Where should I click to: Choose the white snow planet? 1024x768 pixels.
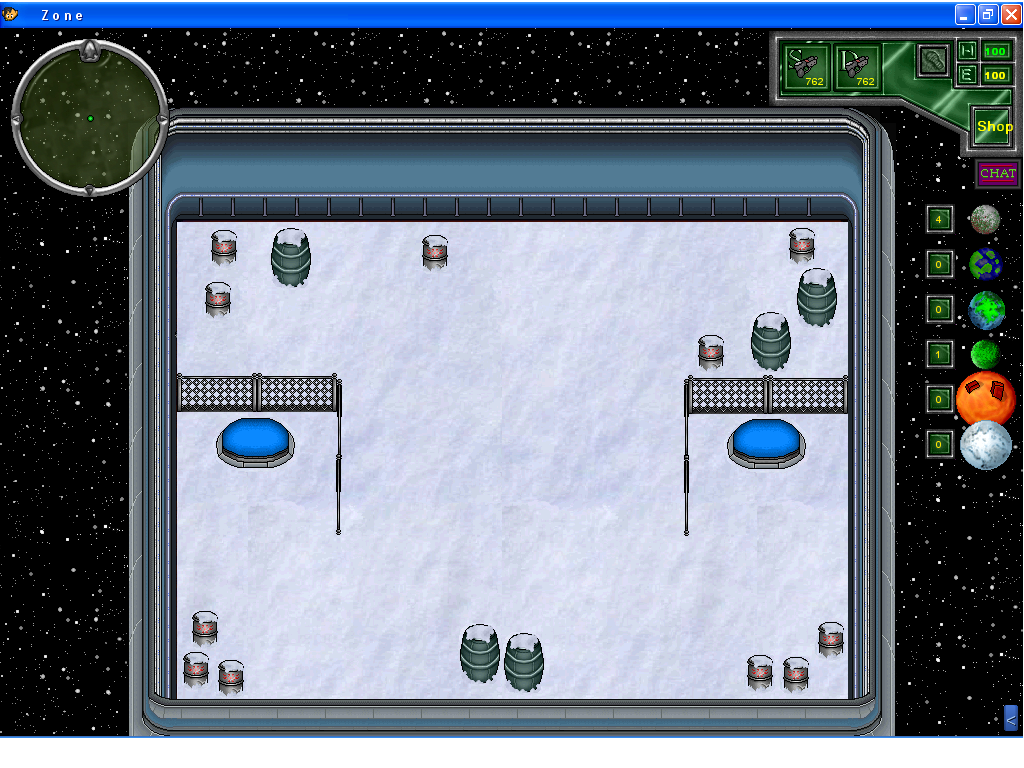click(986, 445)
